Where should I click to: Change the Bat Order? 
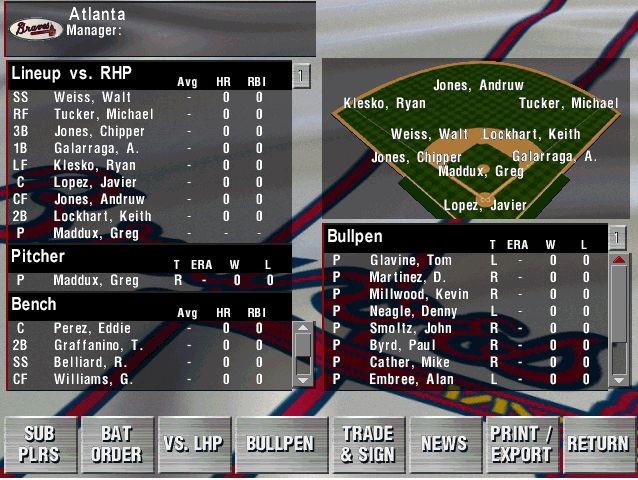[116, 444]
